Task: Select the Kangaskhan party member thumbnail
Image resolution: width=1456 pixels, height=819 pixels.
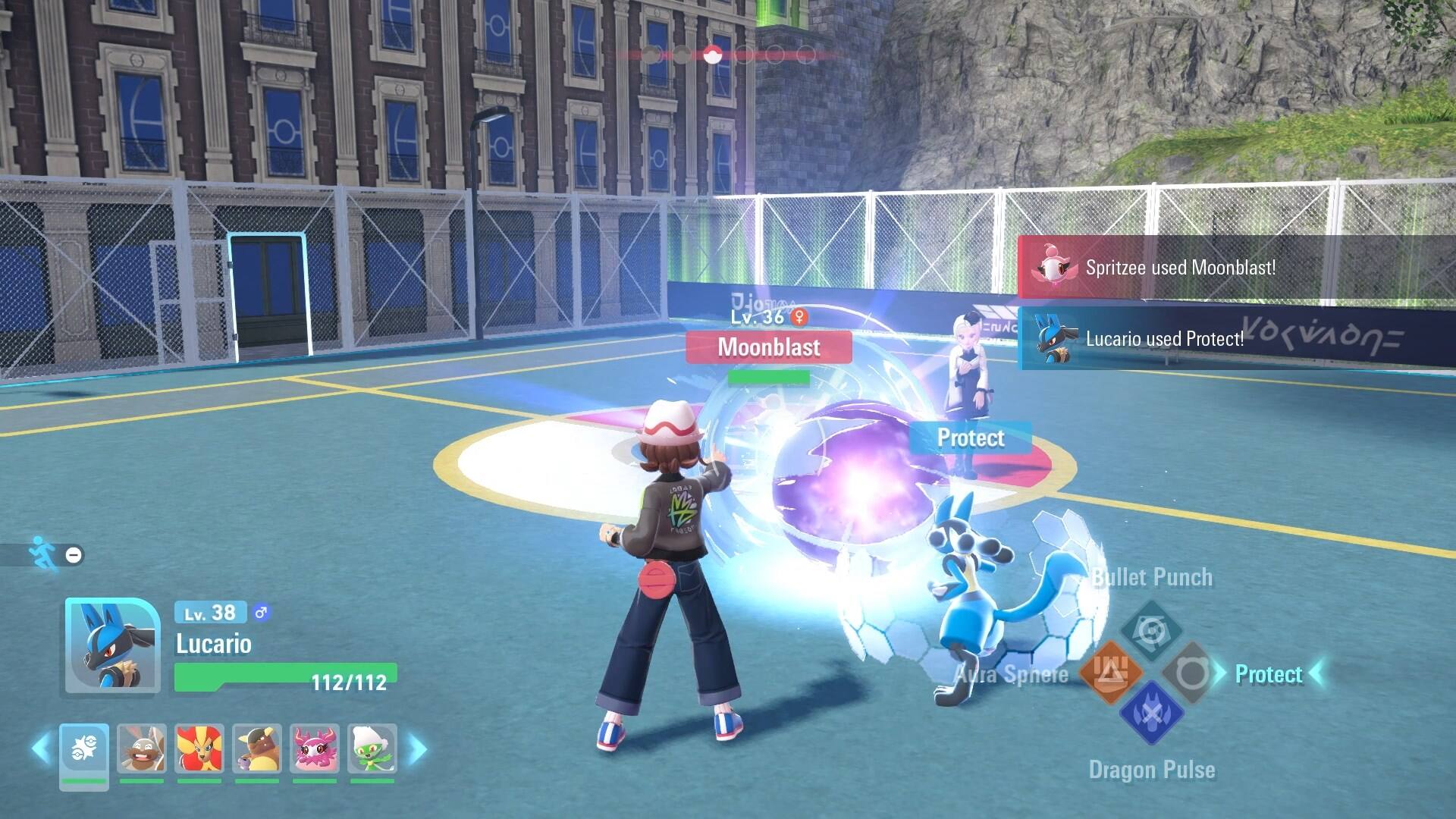Action: click(x=259, y=749)
